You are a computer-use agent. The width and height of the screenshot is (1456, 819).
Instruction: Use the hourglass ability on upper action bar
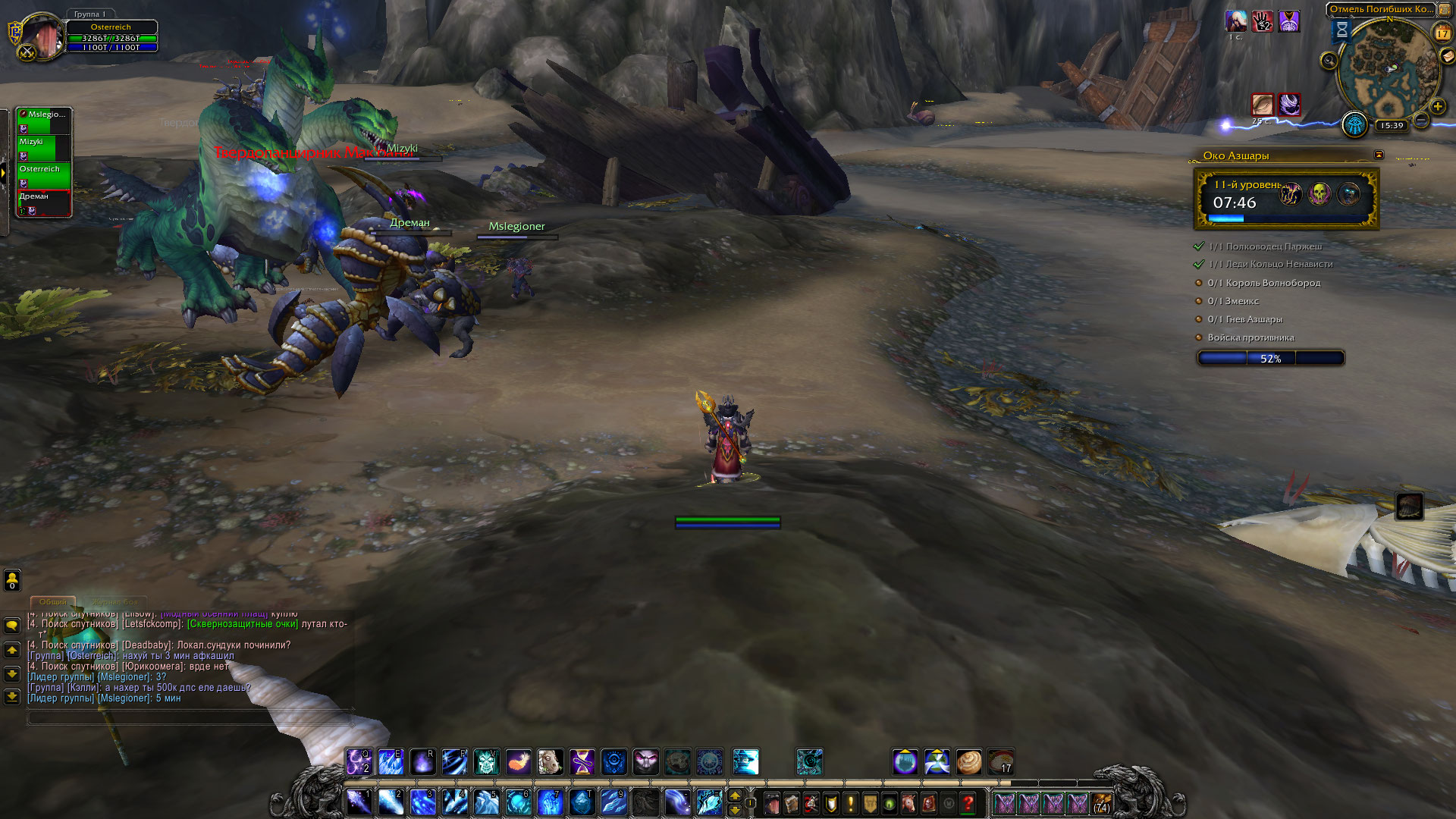pos(582,761)
